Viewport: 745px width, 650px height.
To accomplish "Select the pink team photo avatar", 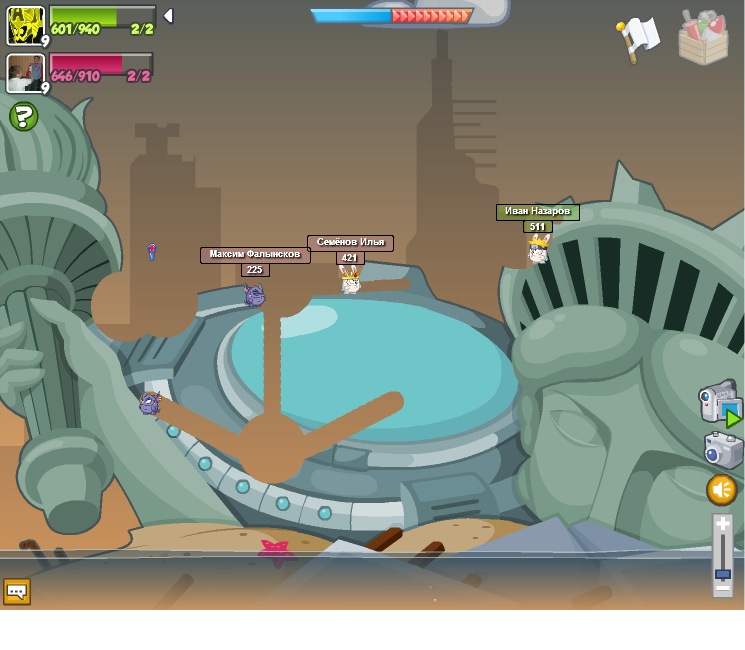I will (25, 73).
